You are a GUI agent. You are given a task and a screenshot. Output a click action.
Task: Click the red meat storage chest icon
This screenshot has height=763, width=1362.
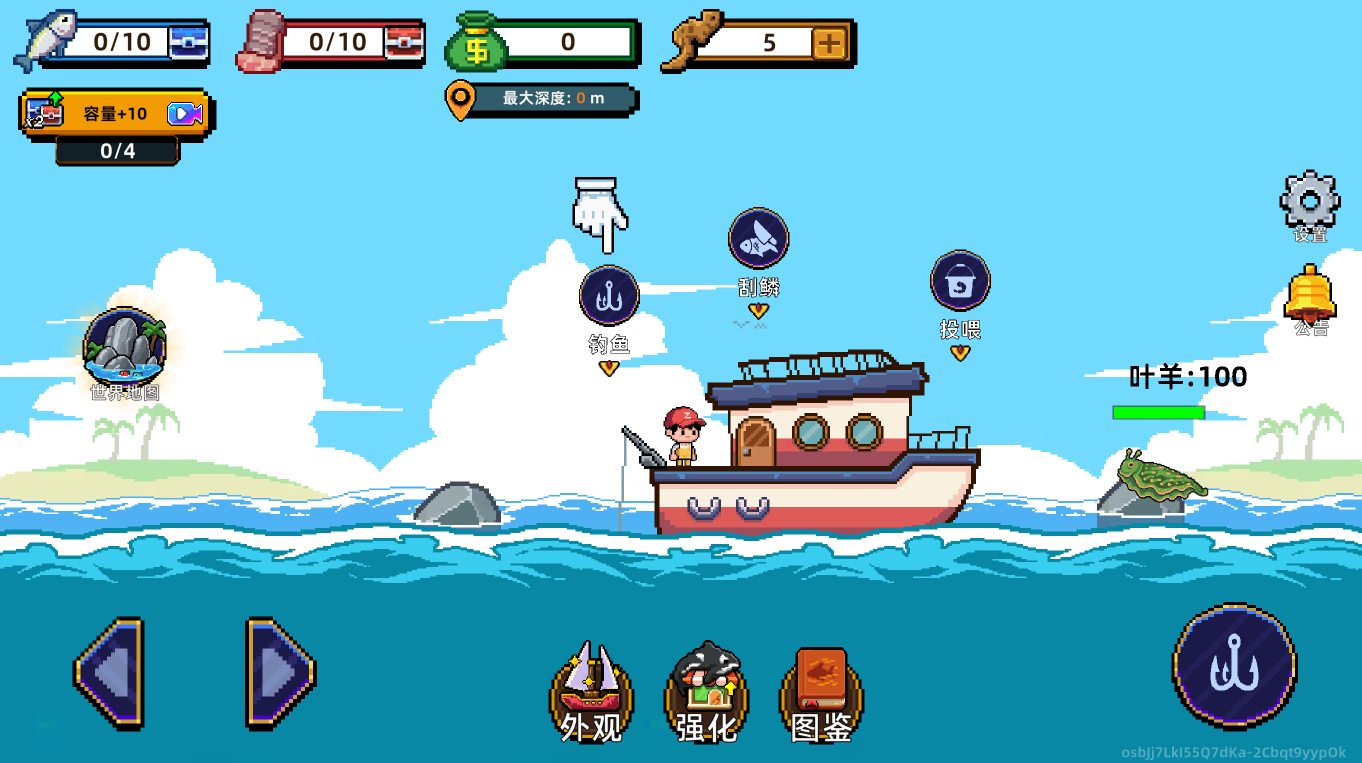(404, 42)
